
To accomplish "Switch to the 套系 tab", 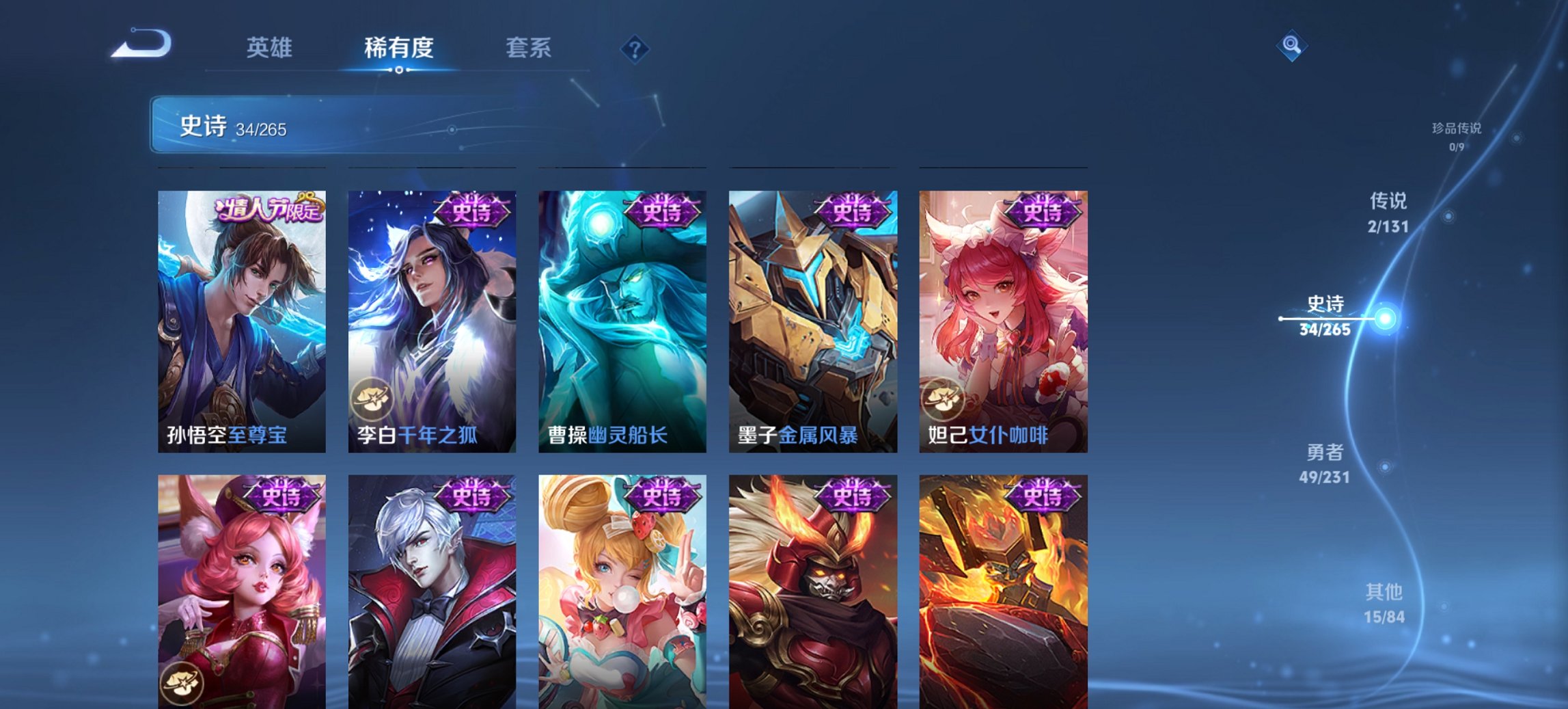I will pos(529,48).
